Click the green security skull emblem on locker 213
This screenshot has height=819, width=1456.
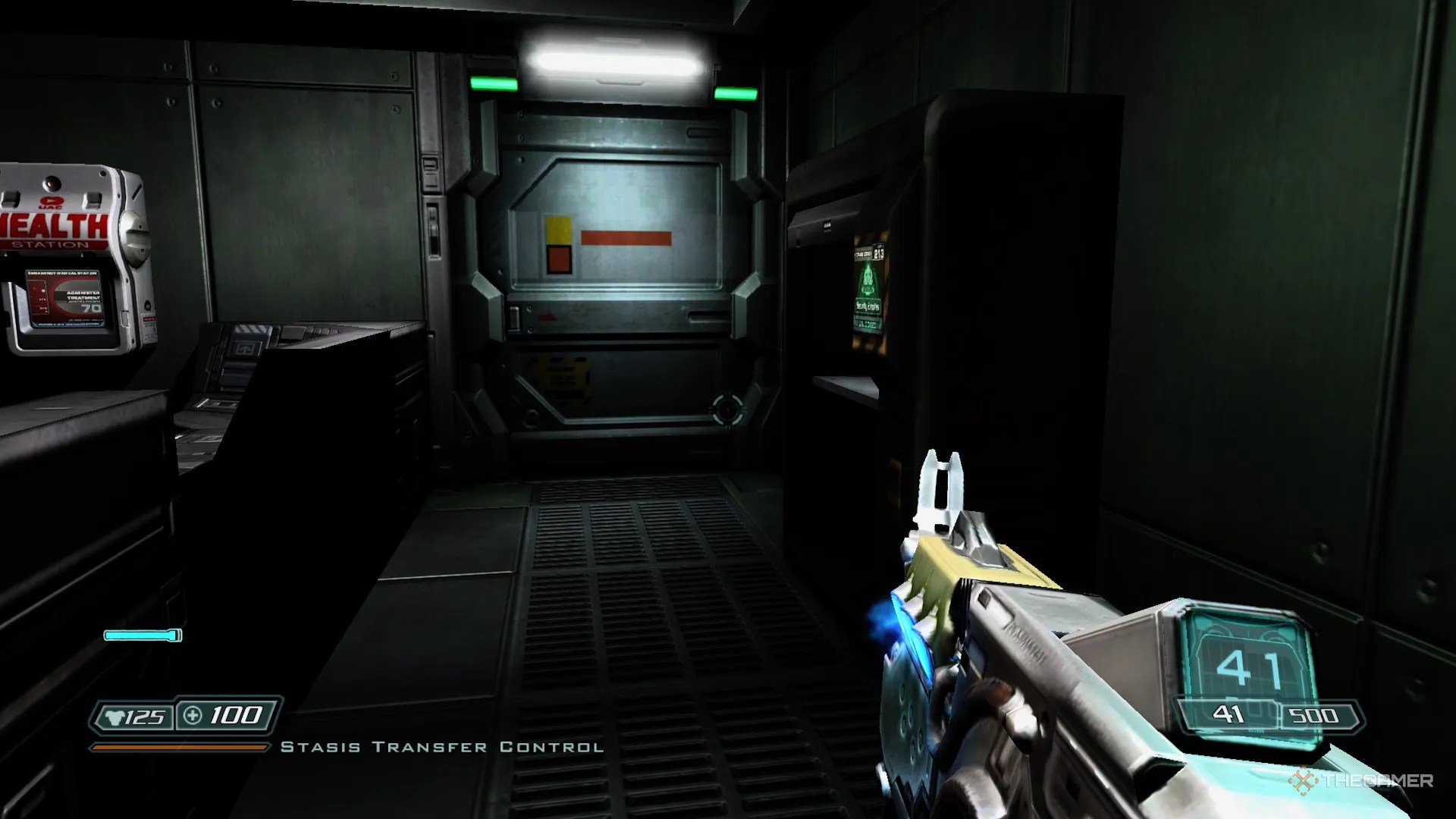(x=868, y=280)
